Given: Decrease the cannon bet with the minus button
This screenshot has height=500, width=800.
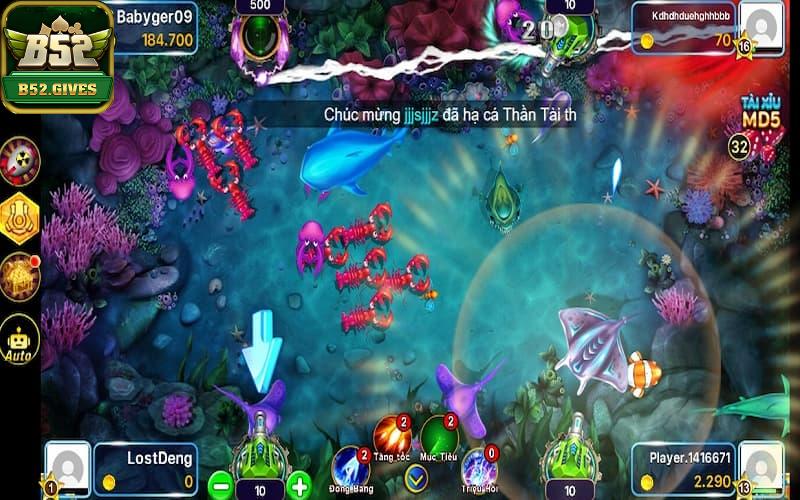Looking at the screenshot, I should [x=221, y=487].
